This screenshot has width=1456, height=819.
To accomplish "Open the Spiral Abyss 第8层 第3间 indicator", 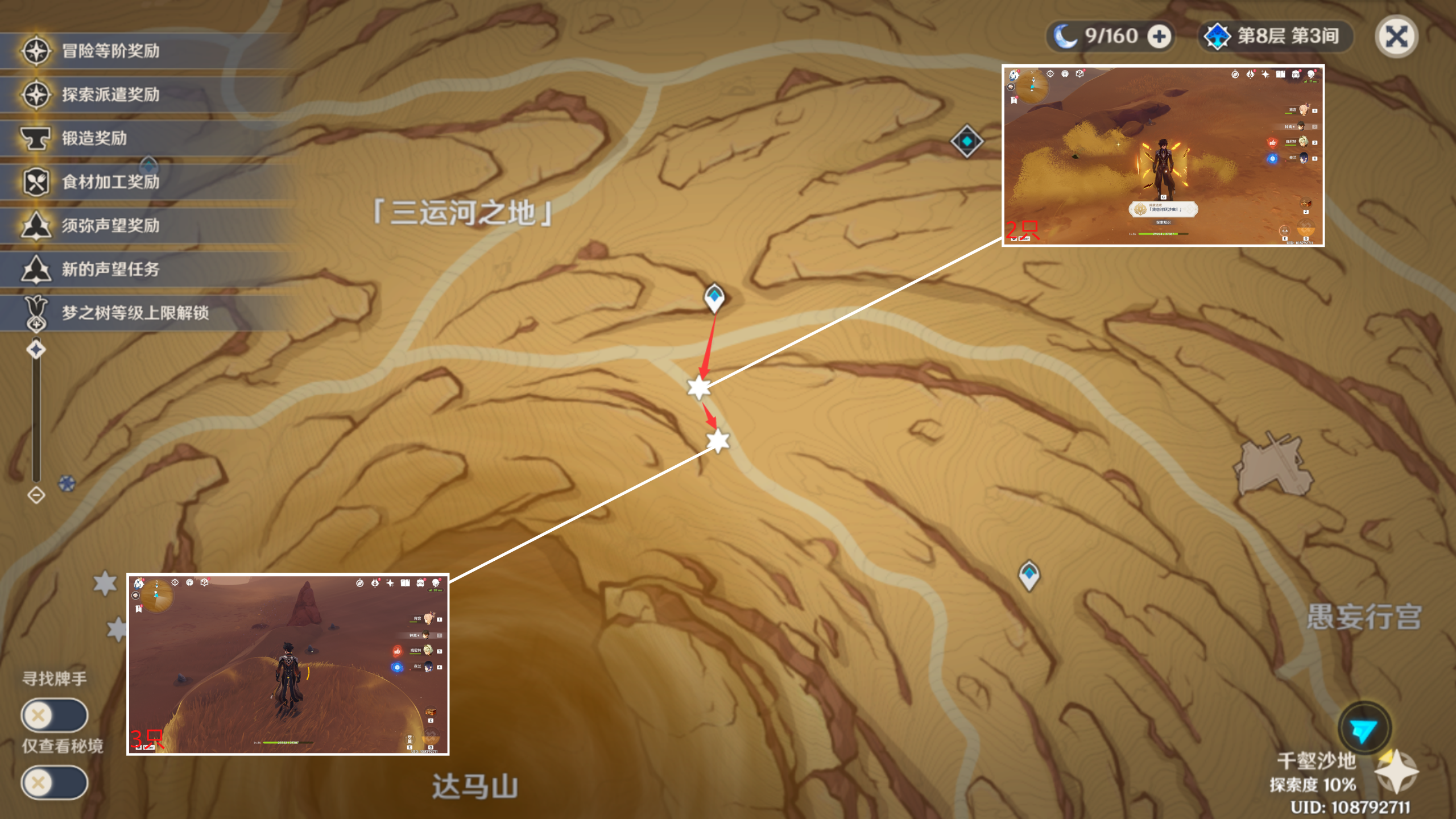I will [x=1276, y=37].
